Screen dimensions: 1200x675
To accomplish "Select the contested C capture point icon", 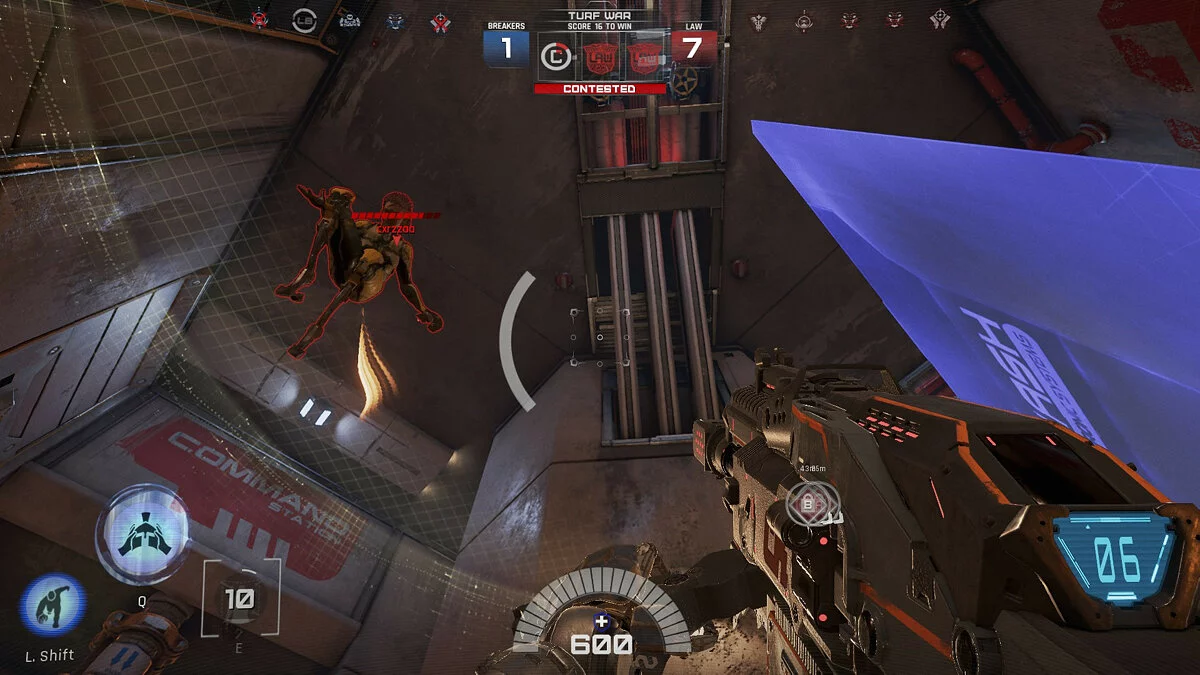I will click(x=556, y=57).
